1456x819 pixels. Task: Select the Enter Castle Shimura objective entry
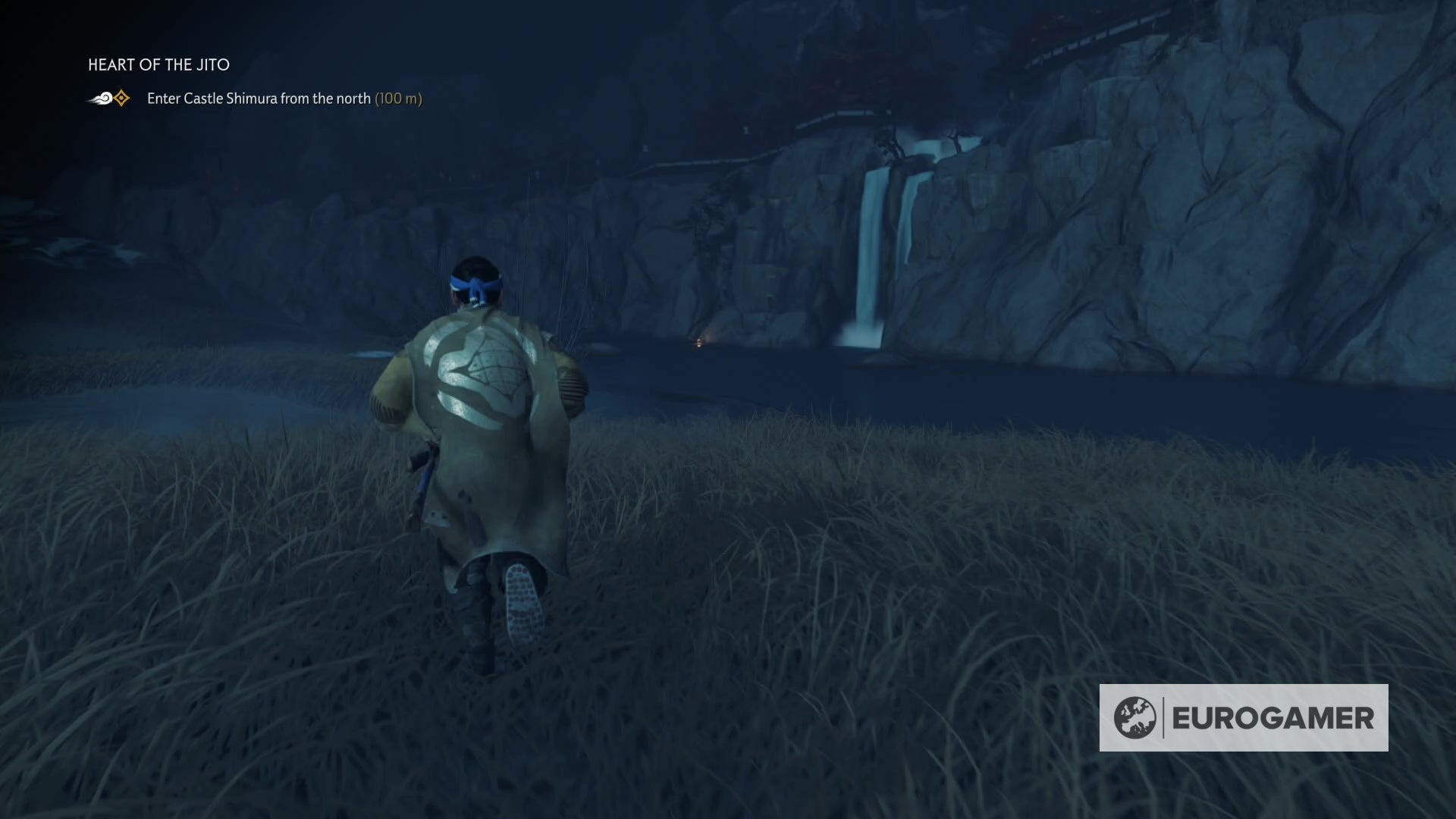(x=260, y=98)
